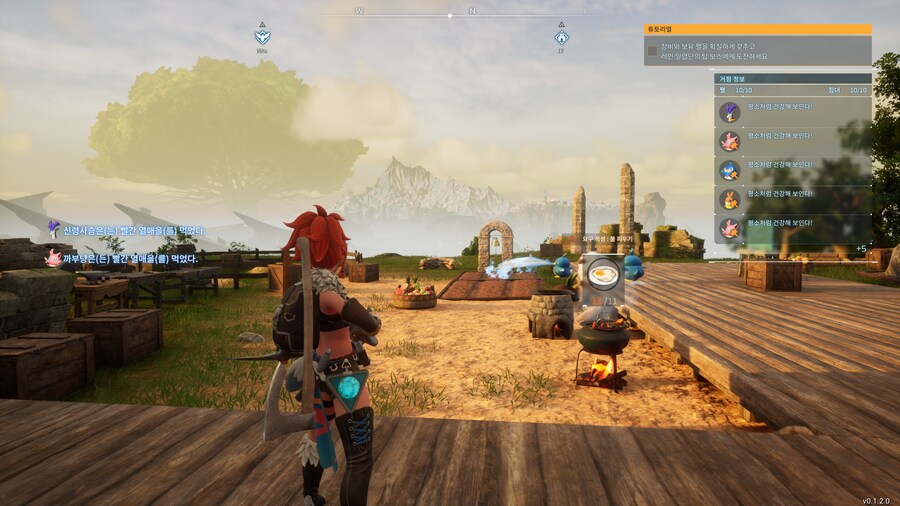Select the orange Pal in the base list
This screenshot has width=900, height=506.
[730, 199]
